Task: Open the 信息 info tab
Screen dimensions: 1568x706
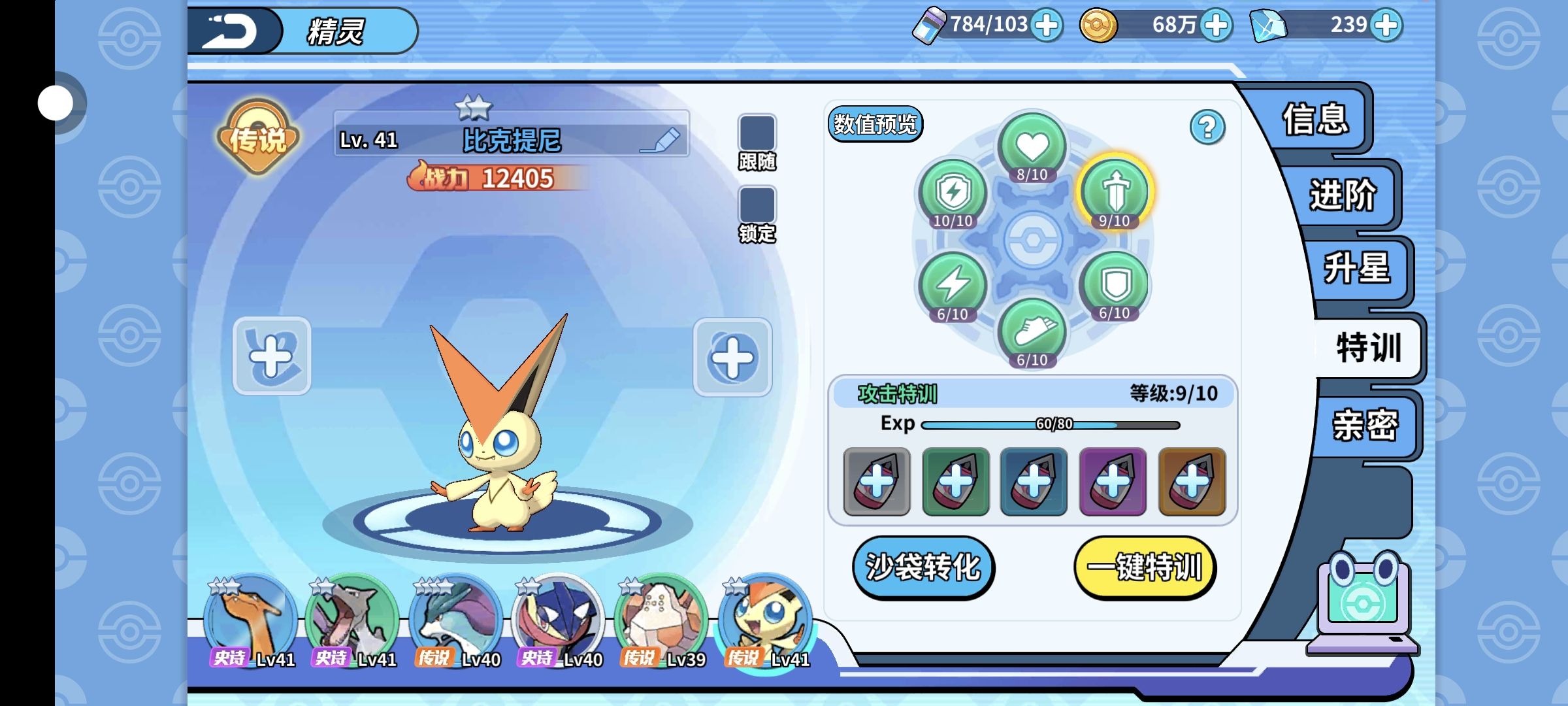Action: (x=1315, y=120)
